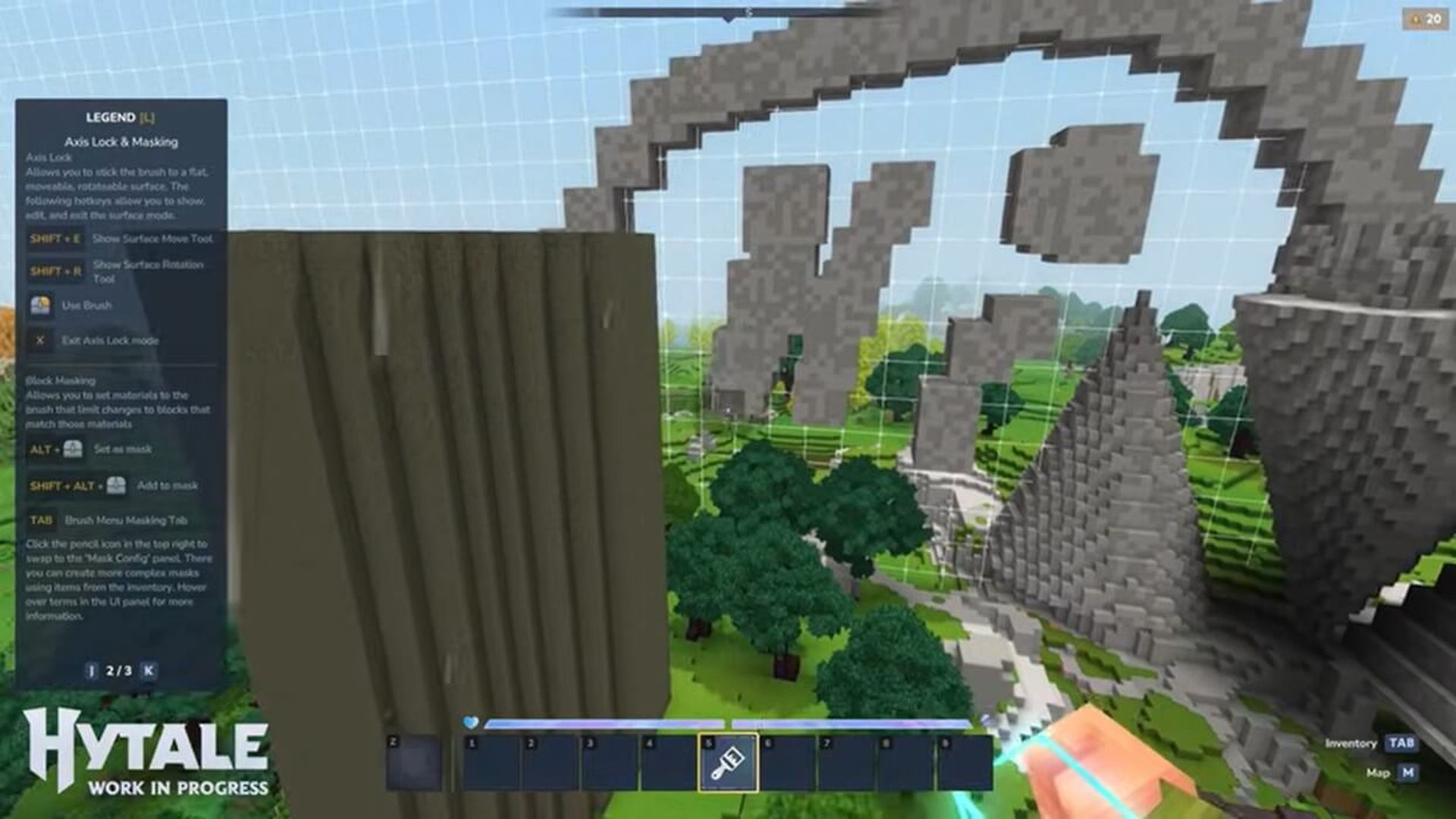Click the Show Surface Move Tool entry
This screenshot has height=819, width=1456.
[152, 237]
